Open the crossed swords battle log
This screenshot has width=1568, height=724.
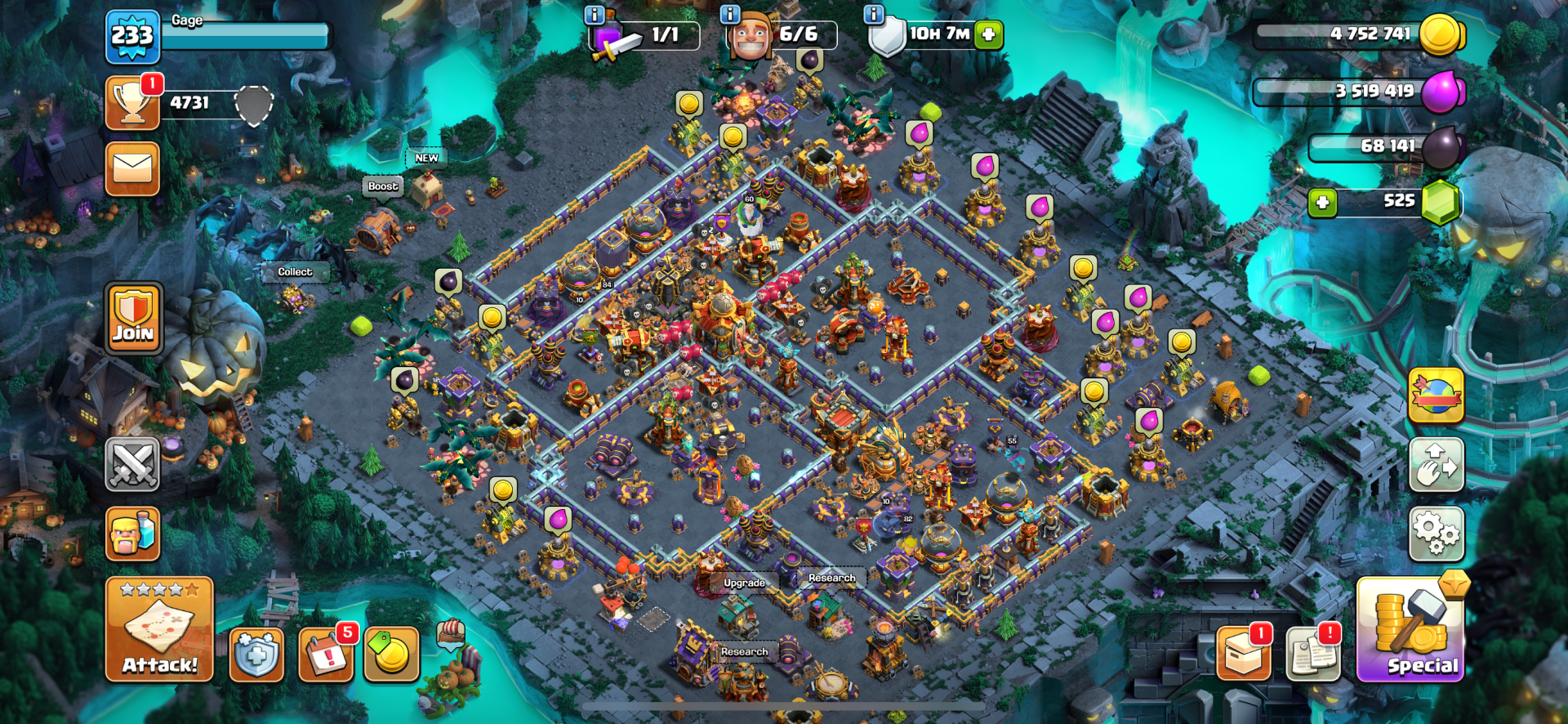(132, 464)
